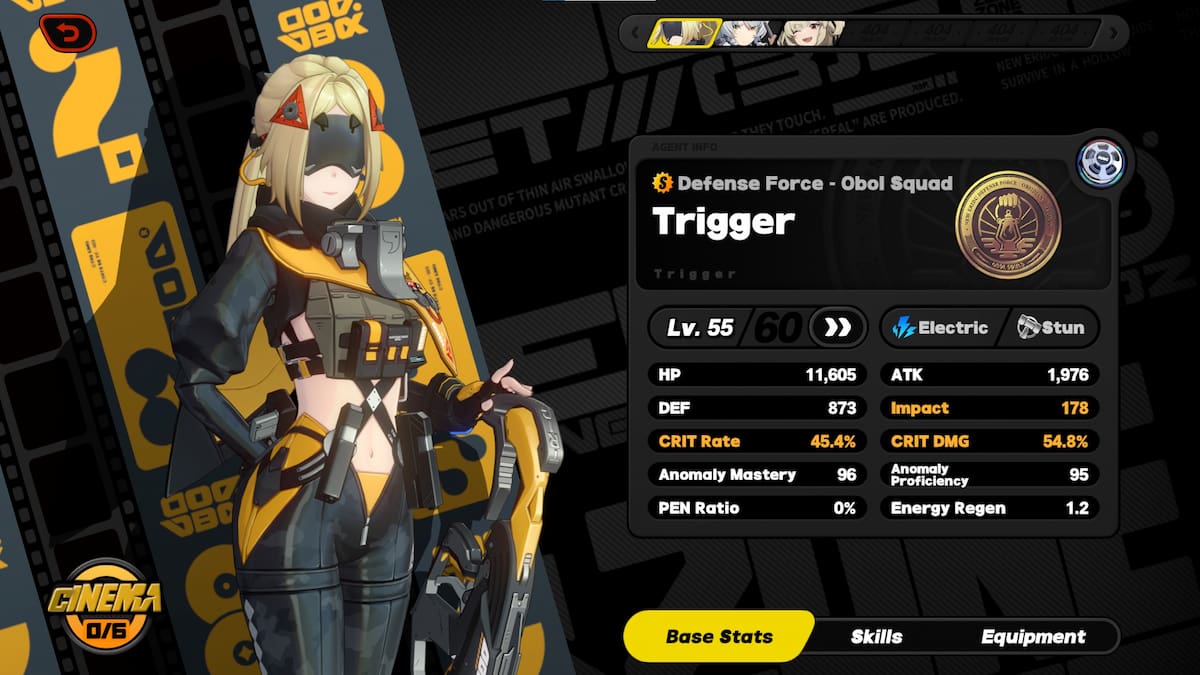Show next agents with right arrow
The width and height of the screenshot is (1200, 675).
1115,34
